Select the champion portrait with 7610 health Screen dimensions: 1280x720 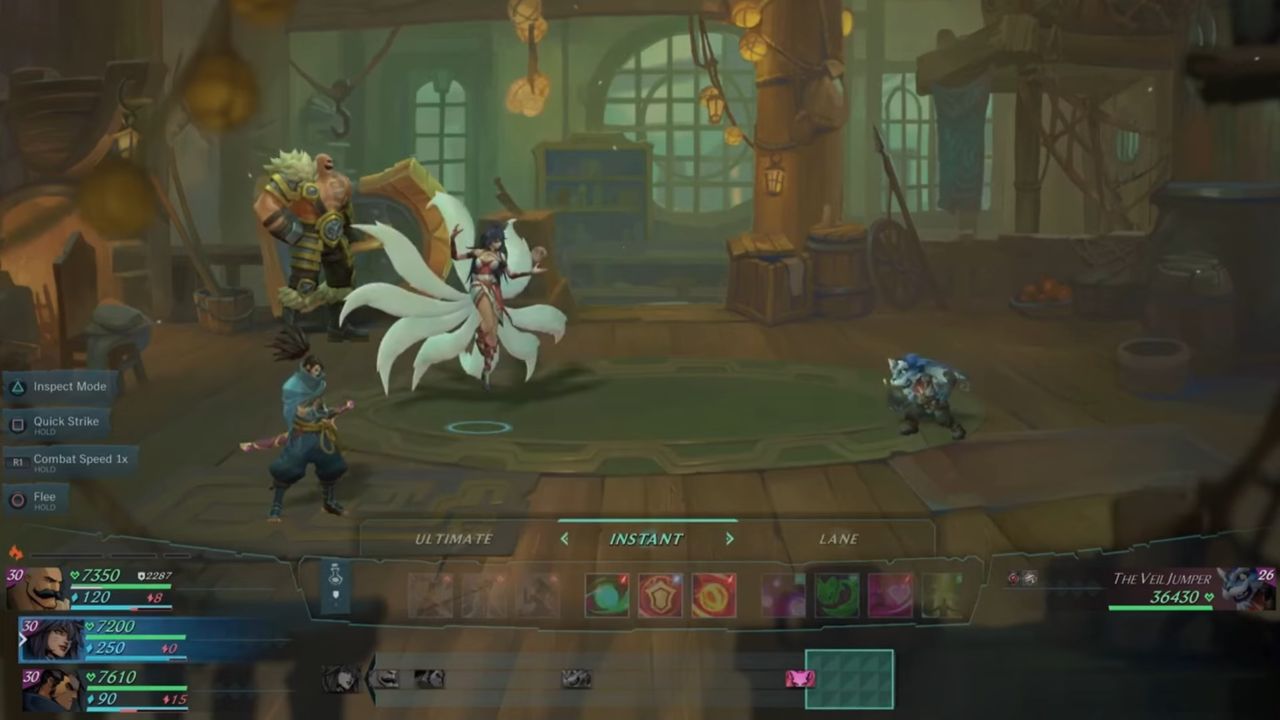(x=51, y=689)
